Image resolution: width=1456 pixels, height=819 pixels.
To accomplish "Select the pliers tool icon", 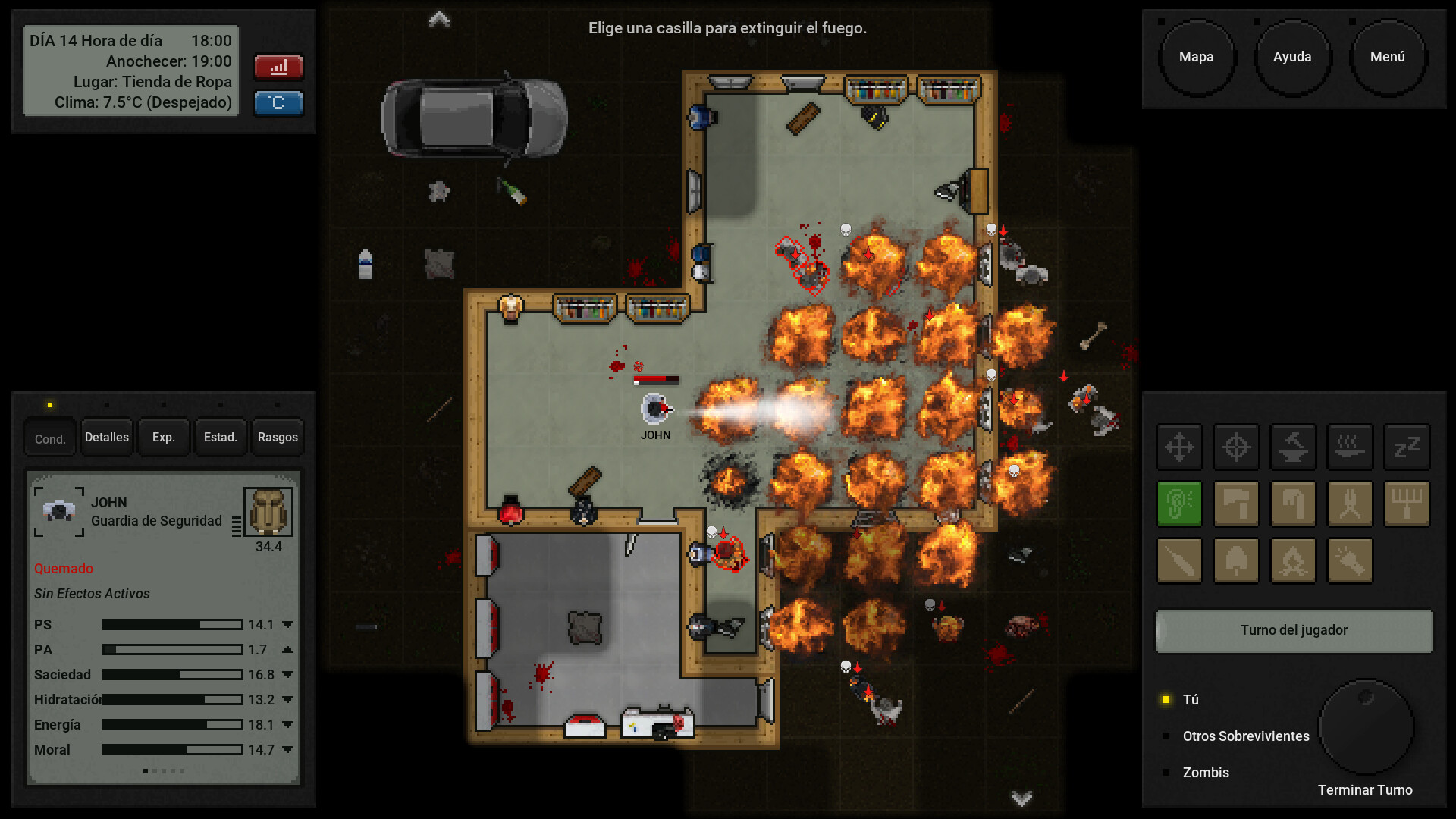I will pos(1350,504).
